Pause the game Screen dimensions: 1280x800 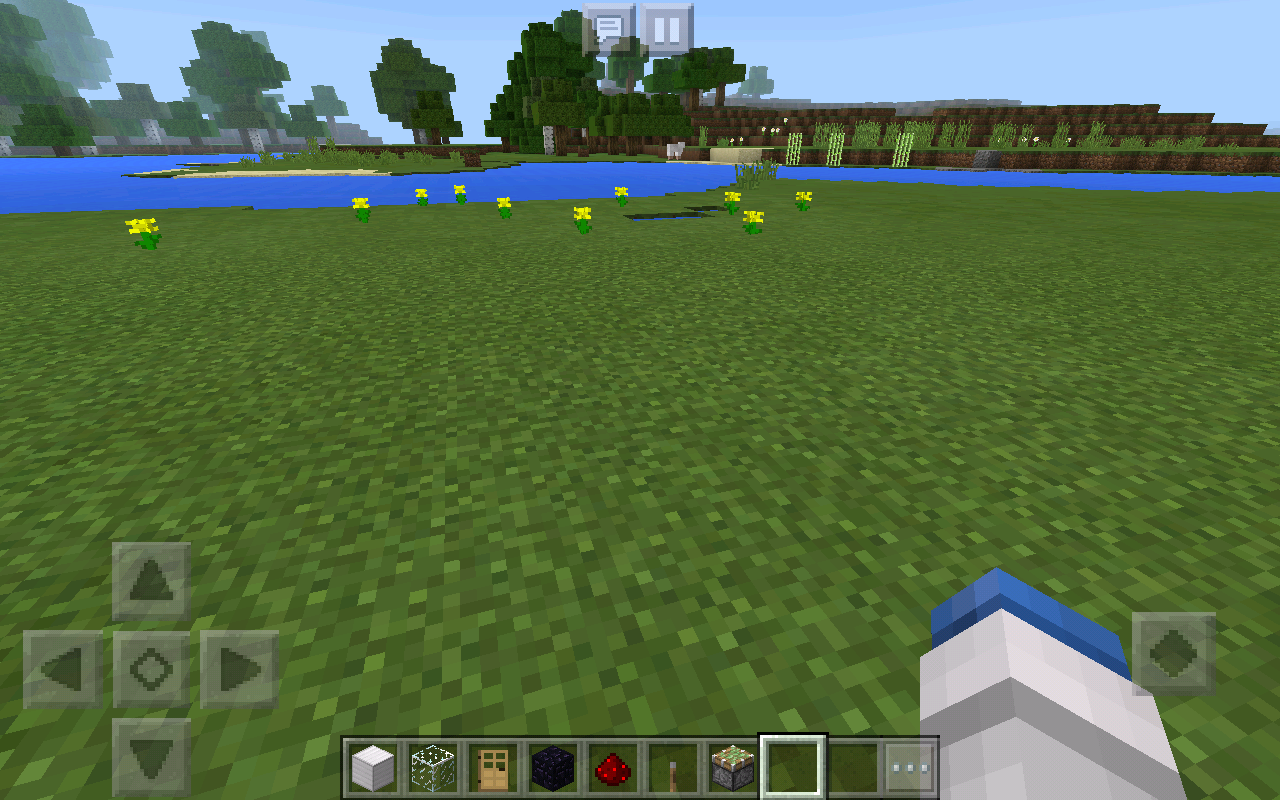pos(666,29)
